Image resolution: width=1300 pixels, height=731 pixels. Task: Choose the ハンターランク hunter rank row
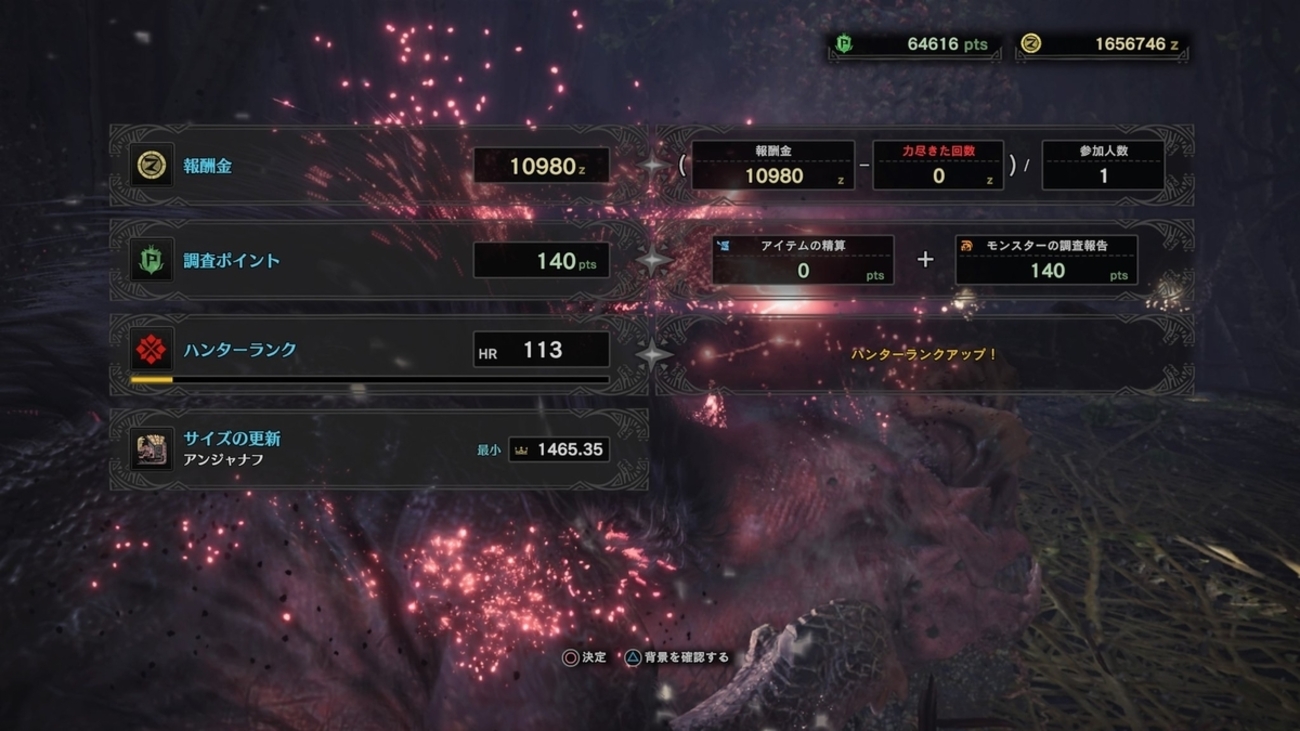[x=378, y=351]
